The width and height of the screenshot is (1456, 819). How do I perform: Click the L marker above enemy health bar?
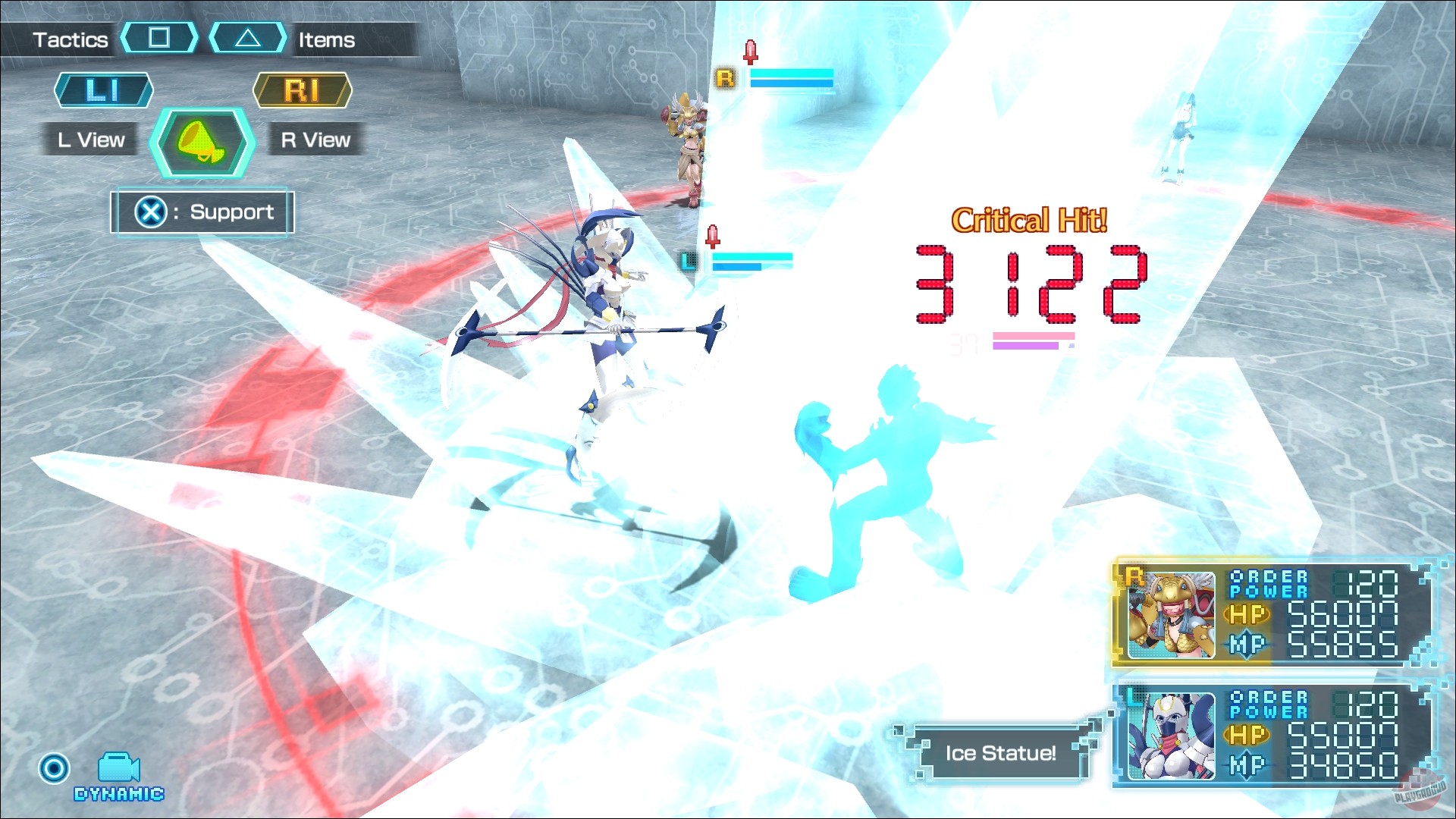[689, 262]
